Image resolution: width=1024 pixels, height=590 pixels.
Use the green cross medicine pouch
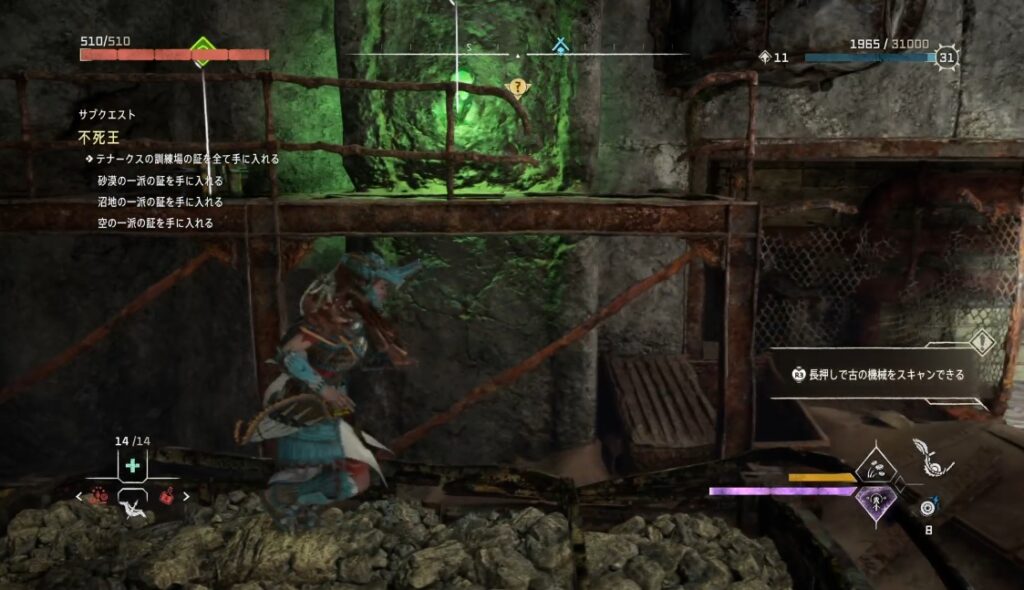click(x=132, y=466)
